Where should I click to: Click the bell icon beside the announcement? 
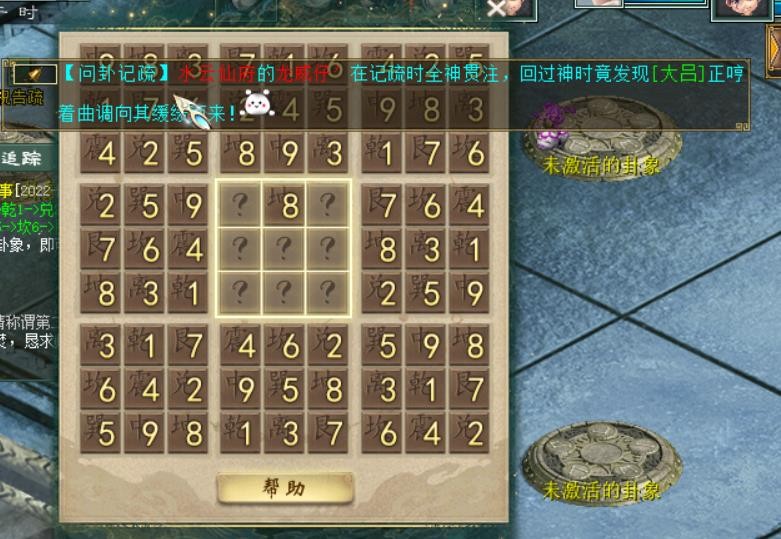pyautogui.click(x=34, y=74)
